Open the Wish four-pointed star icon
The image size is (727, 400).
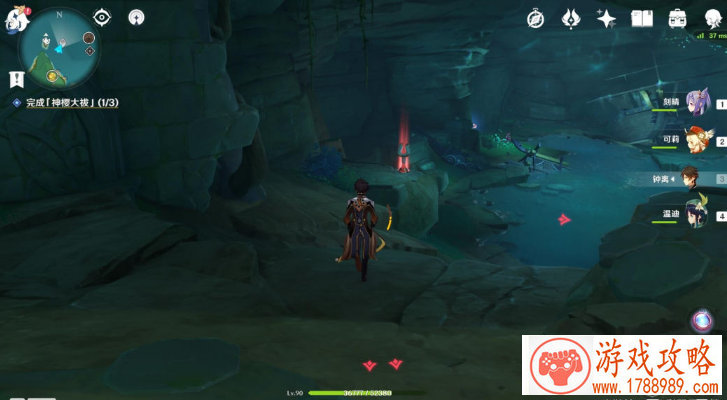[606, 18]
